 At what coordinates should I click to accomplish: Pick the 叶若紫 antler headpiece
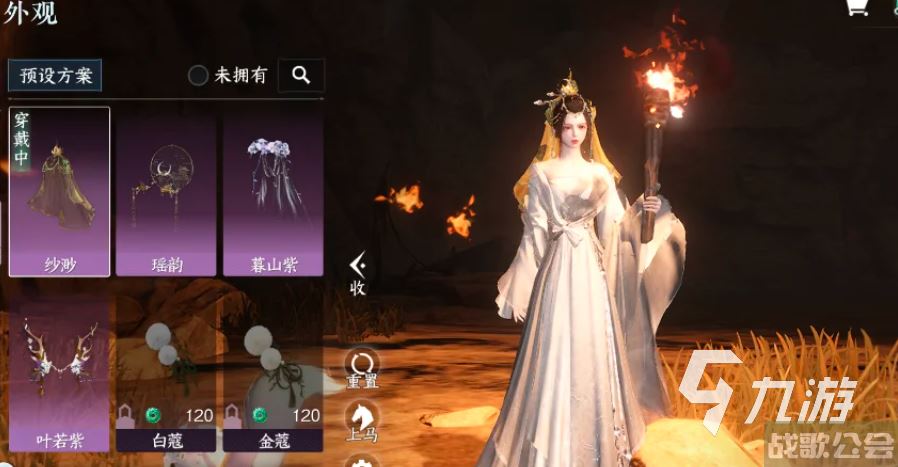click(60, 372)
